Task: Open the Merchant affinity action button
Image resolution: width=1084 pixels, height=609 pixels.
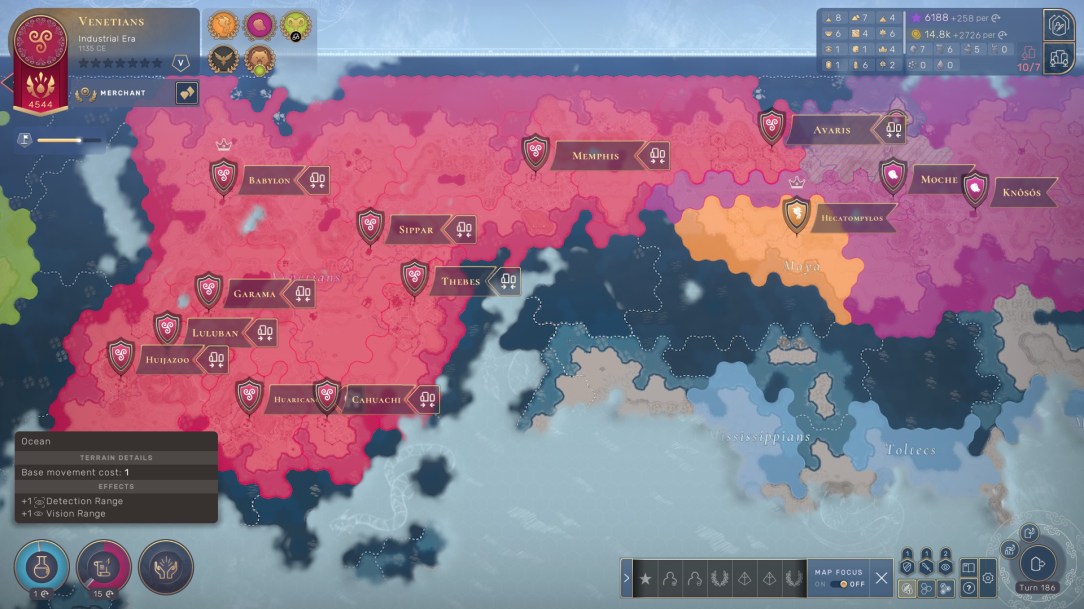Action: coord(186,93)
